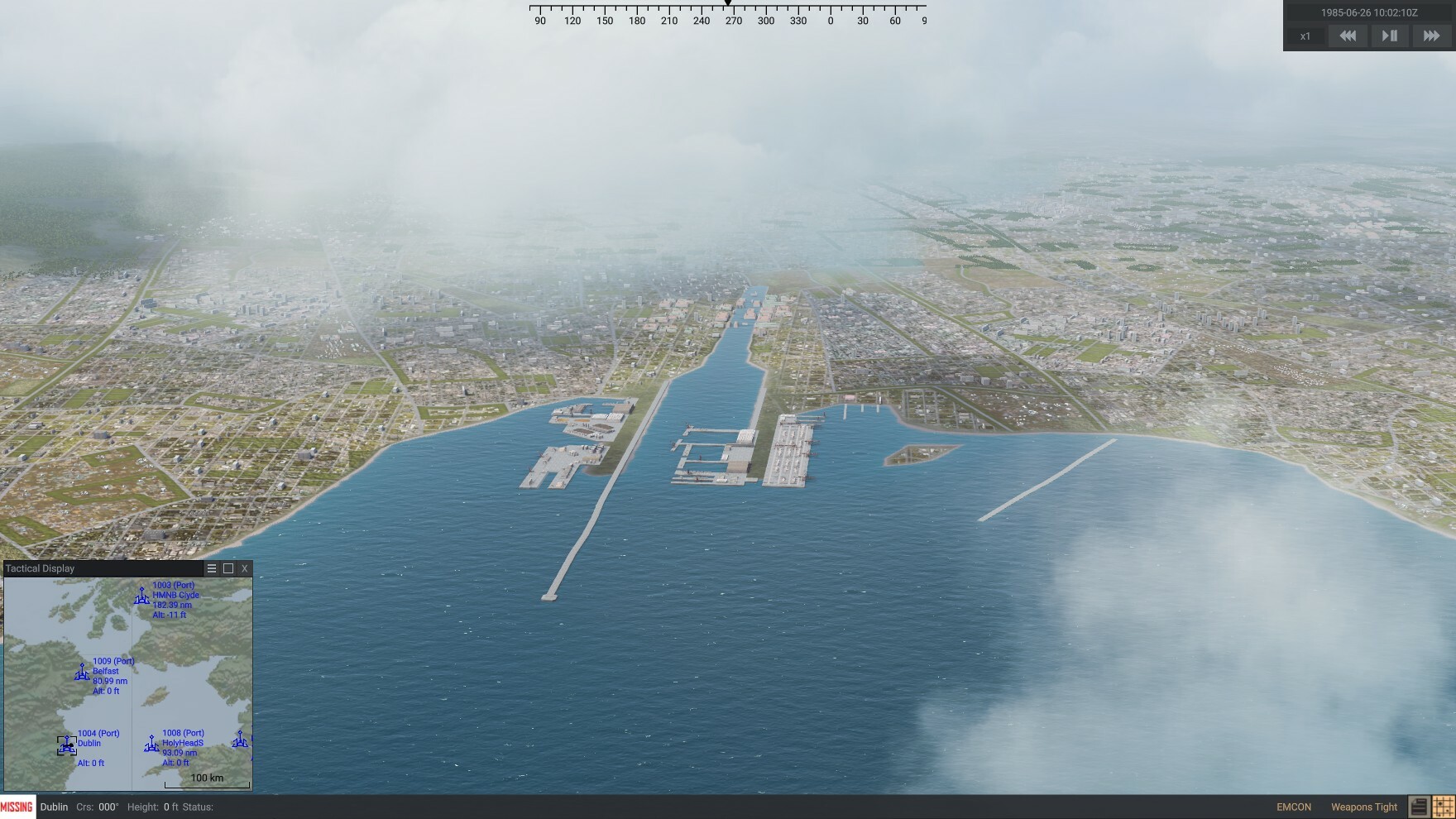Open the x1 time compression selector
Image resolution: width=1456 pixels, height=819 pixels.
[1306, 36]
